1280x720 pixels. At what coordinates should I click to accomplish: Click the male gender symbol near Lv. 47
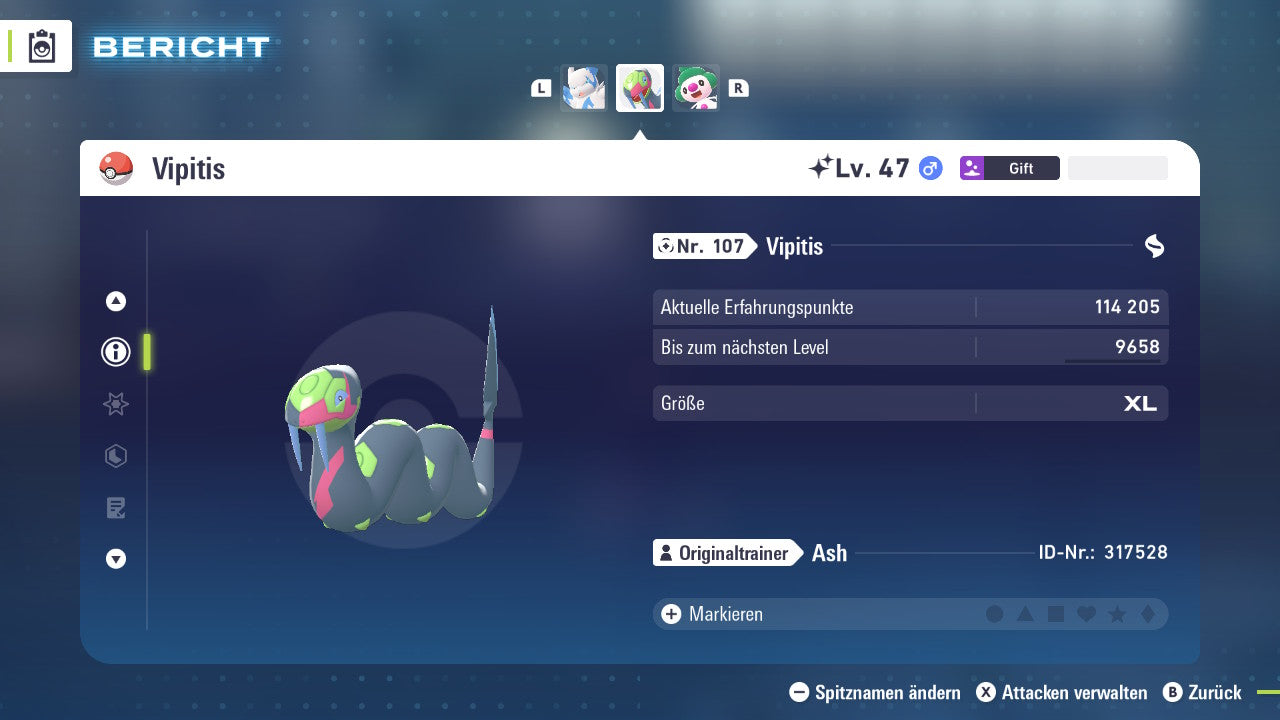(929, 168)
